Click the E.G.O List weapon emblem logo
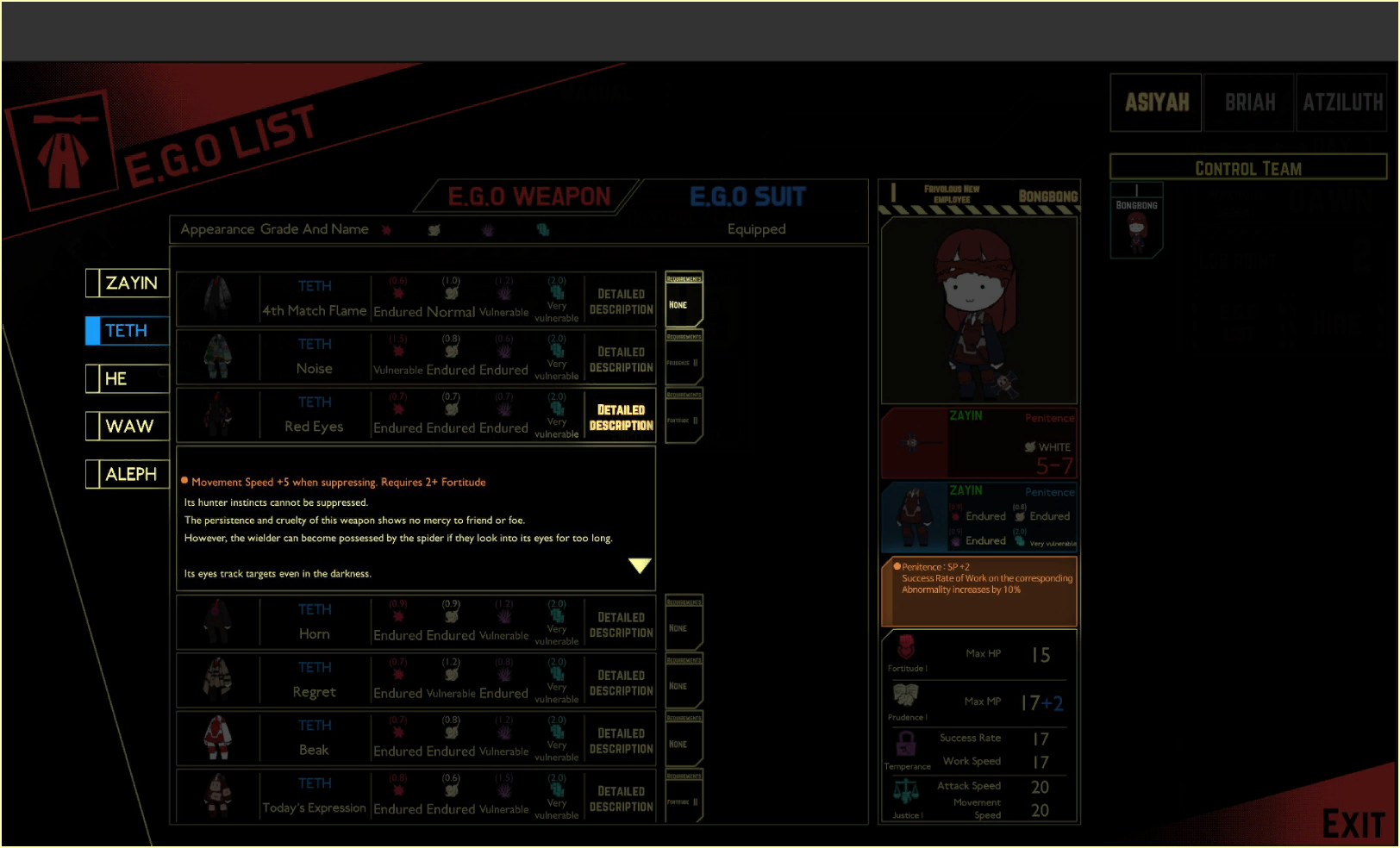The height and width of the screenshot is (848, 1400). click(63, 138)
